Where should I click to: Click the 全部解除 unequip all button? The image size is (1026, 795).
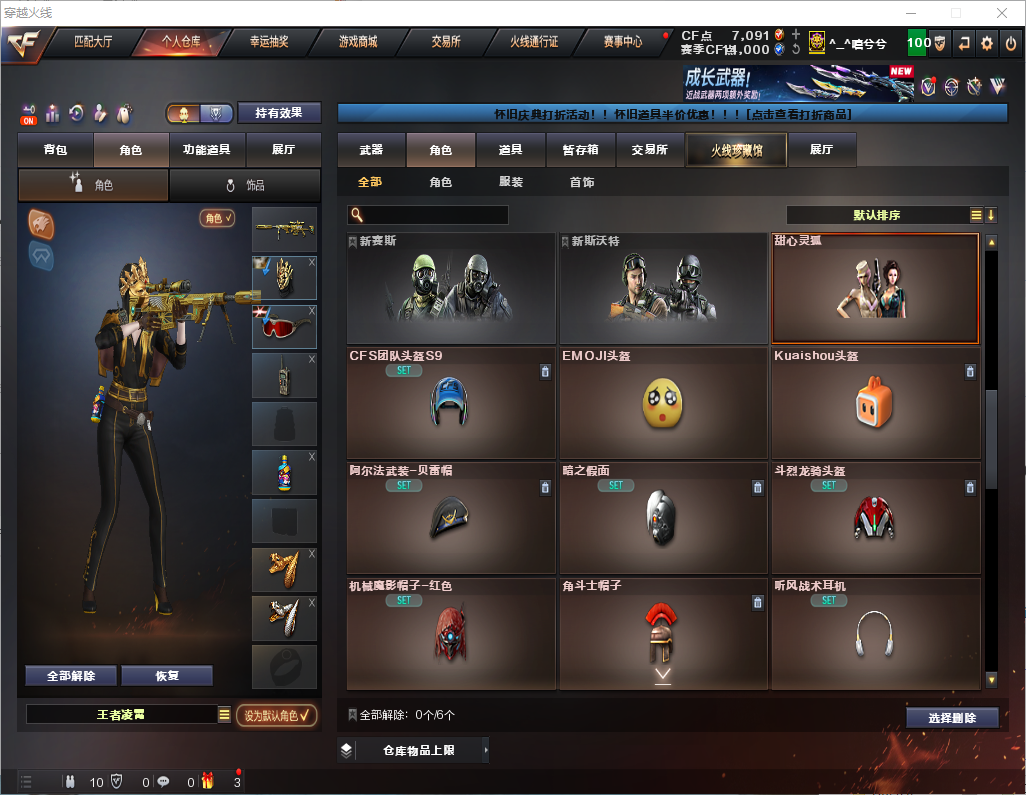(x=71, y=676)
